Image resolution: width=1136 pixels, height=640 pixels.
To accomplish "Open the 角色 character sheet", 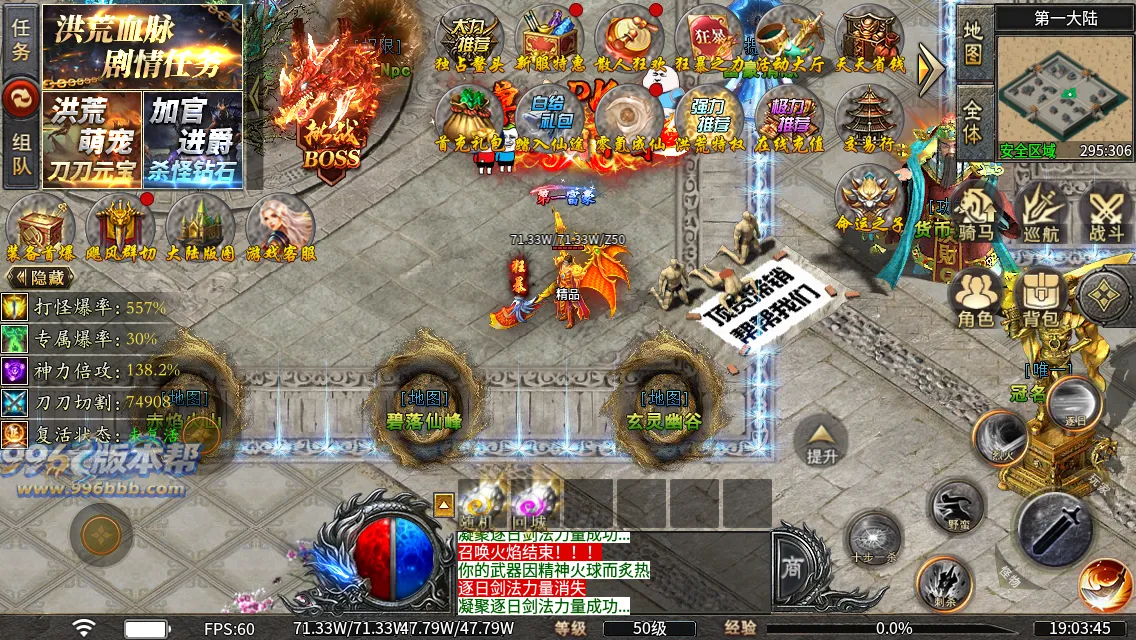I will [975, 299].
